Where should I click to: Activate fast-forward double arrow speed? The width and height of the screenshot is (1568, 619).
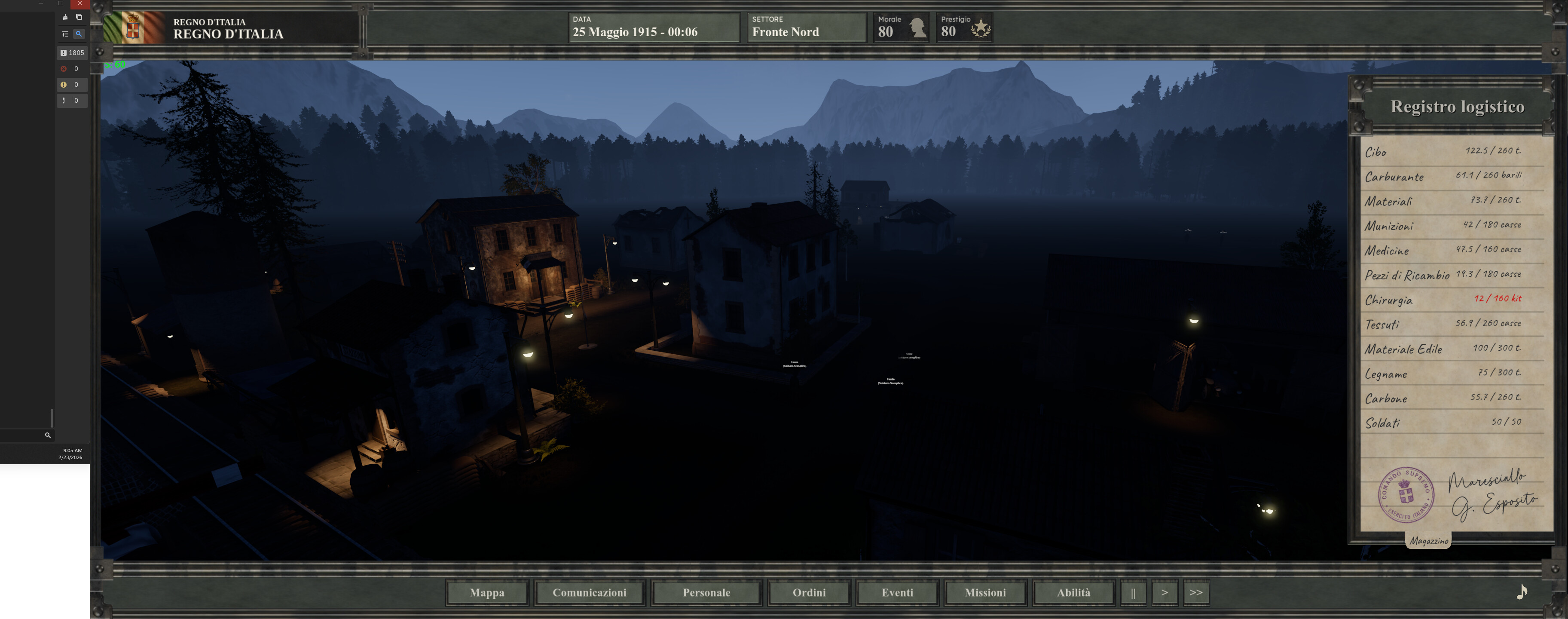coord(1195,592)
